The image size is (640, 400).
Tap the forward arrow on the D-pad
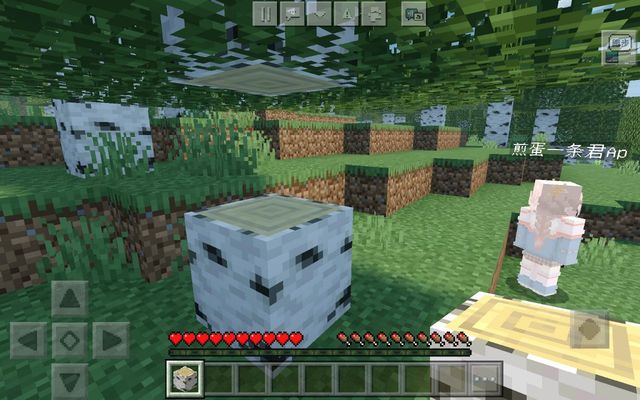[x=69, y=298]
